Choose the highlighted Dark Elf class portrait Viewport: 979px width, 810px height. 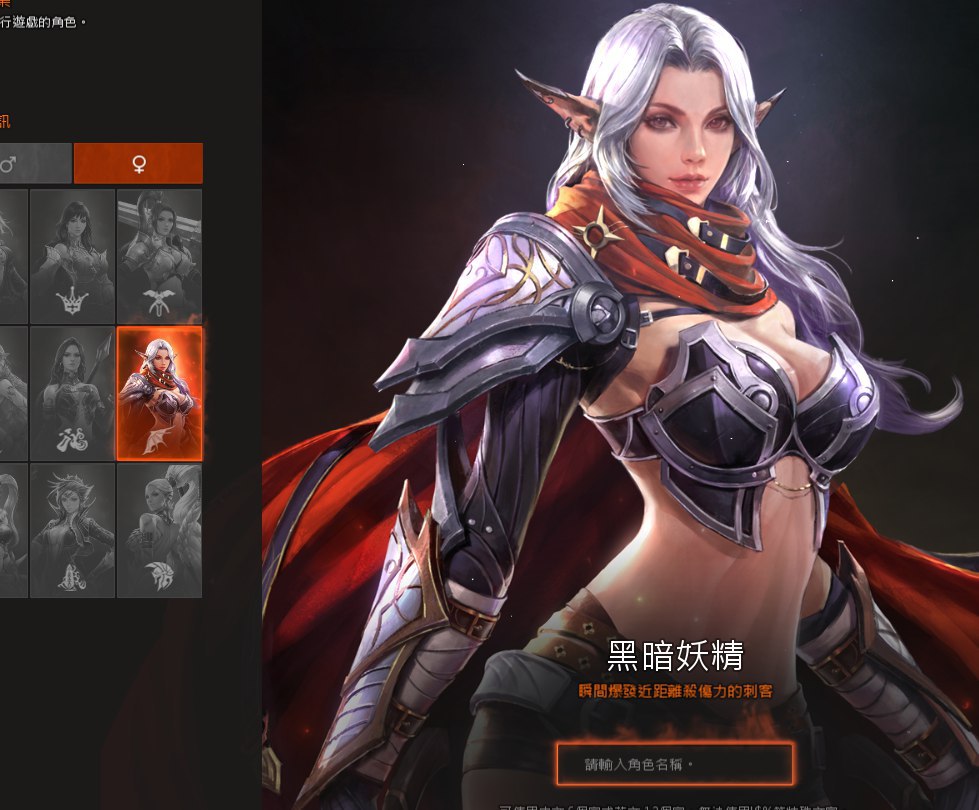point(160,393)
